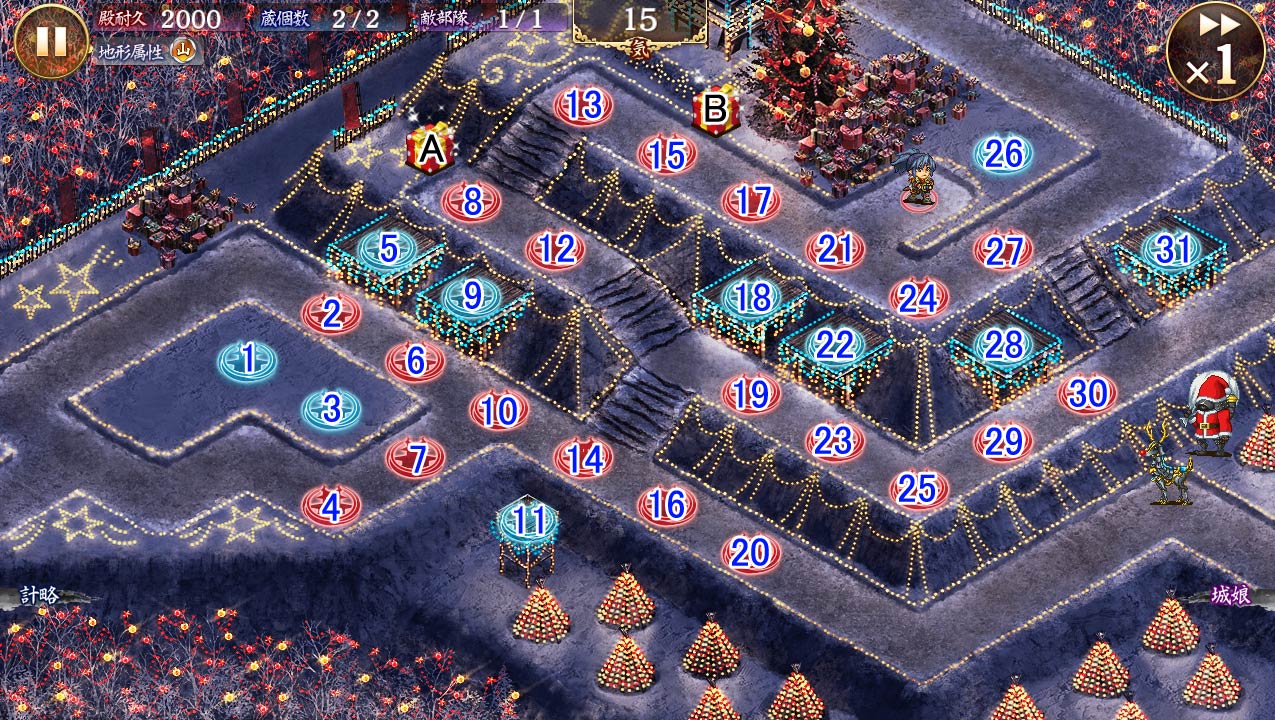Pick red placement tile 20

click(x=750, y=552)
